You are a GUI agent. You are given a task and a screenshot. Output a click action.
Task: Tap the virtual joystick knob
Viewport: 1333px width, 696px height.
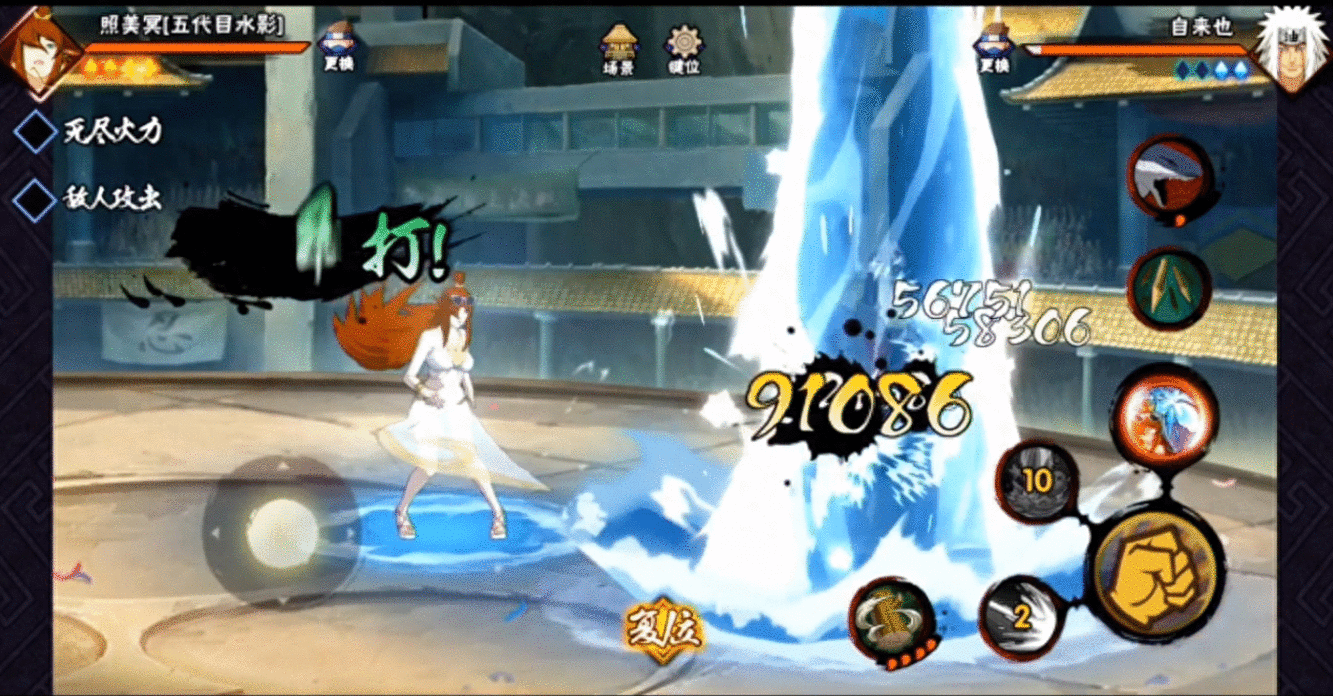tap(281, 530)
